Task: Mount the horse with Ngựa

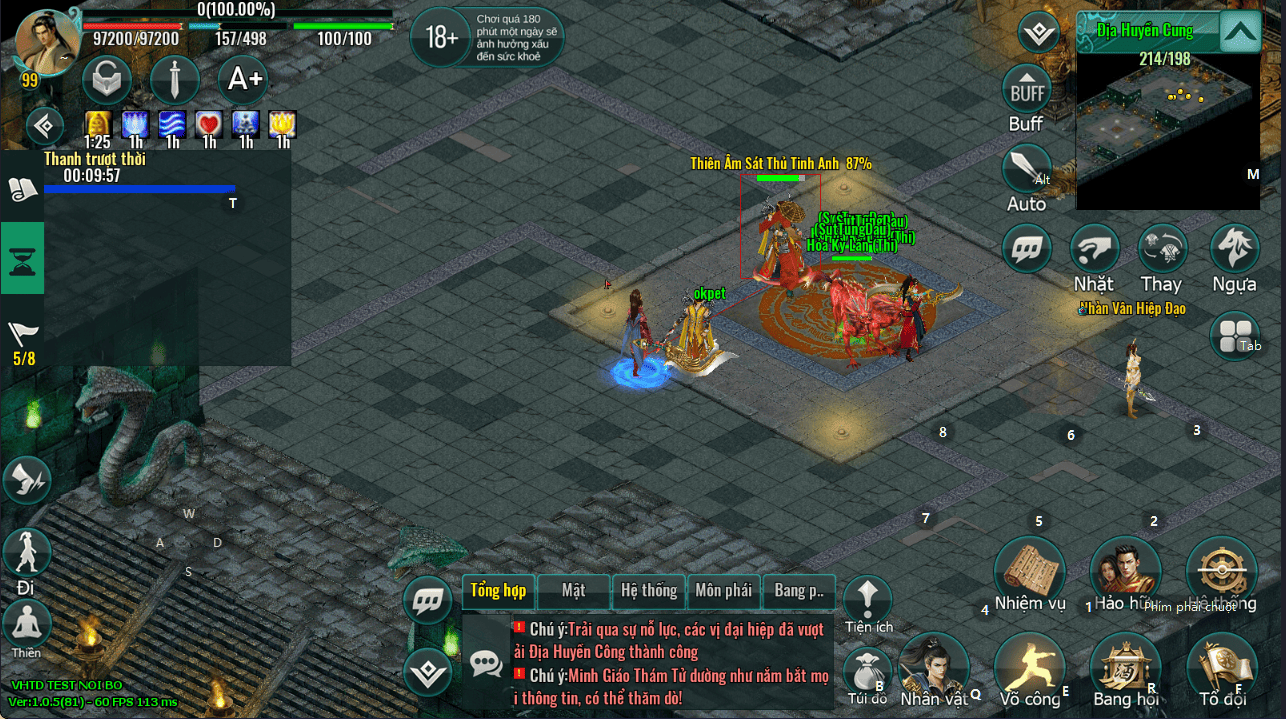Action: (x=1235, y=250)
